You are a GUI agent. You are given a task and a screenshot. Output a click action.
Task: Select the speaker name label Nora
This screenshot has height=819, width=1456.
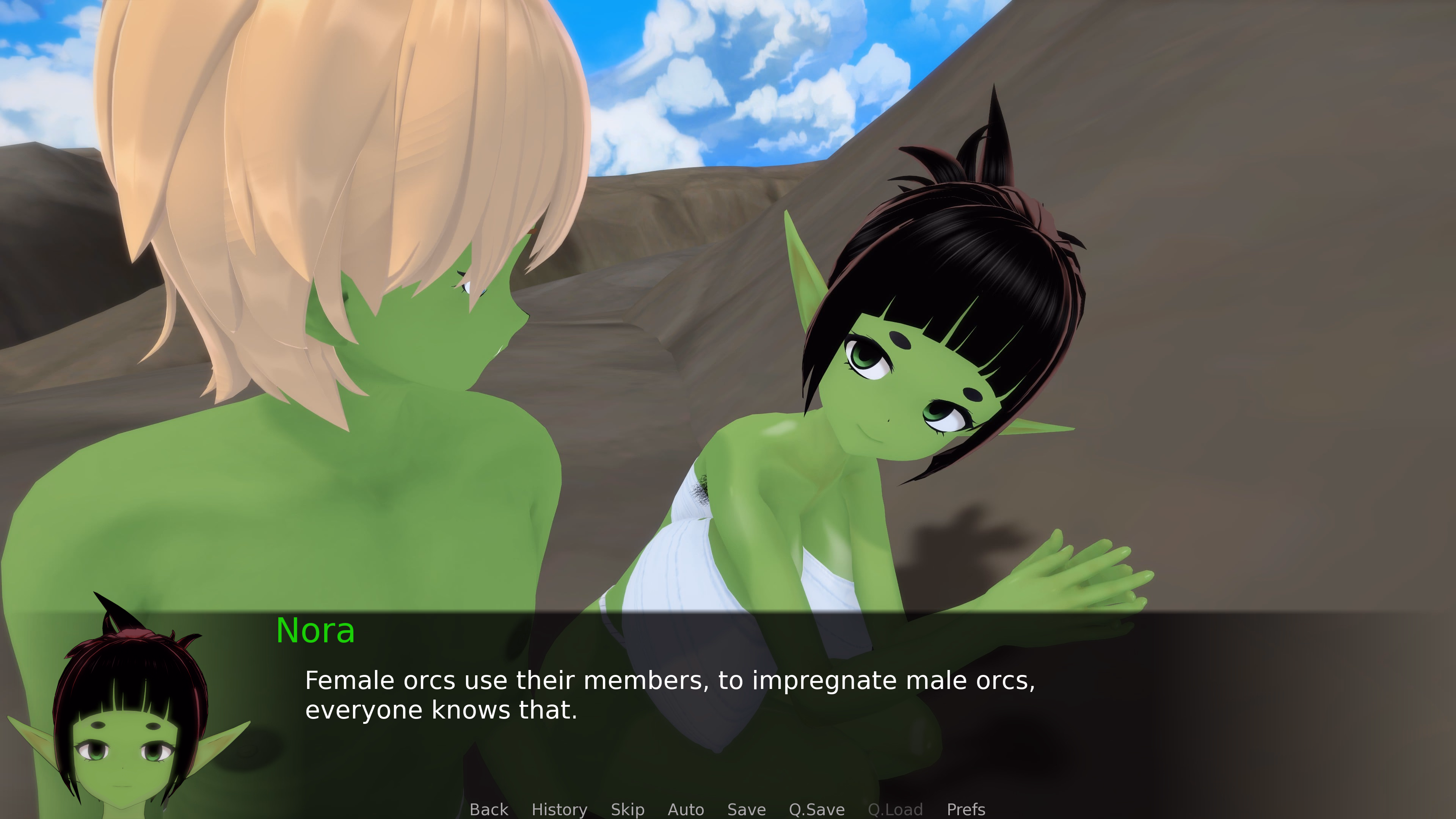coord(317,632)
